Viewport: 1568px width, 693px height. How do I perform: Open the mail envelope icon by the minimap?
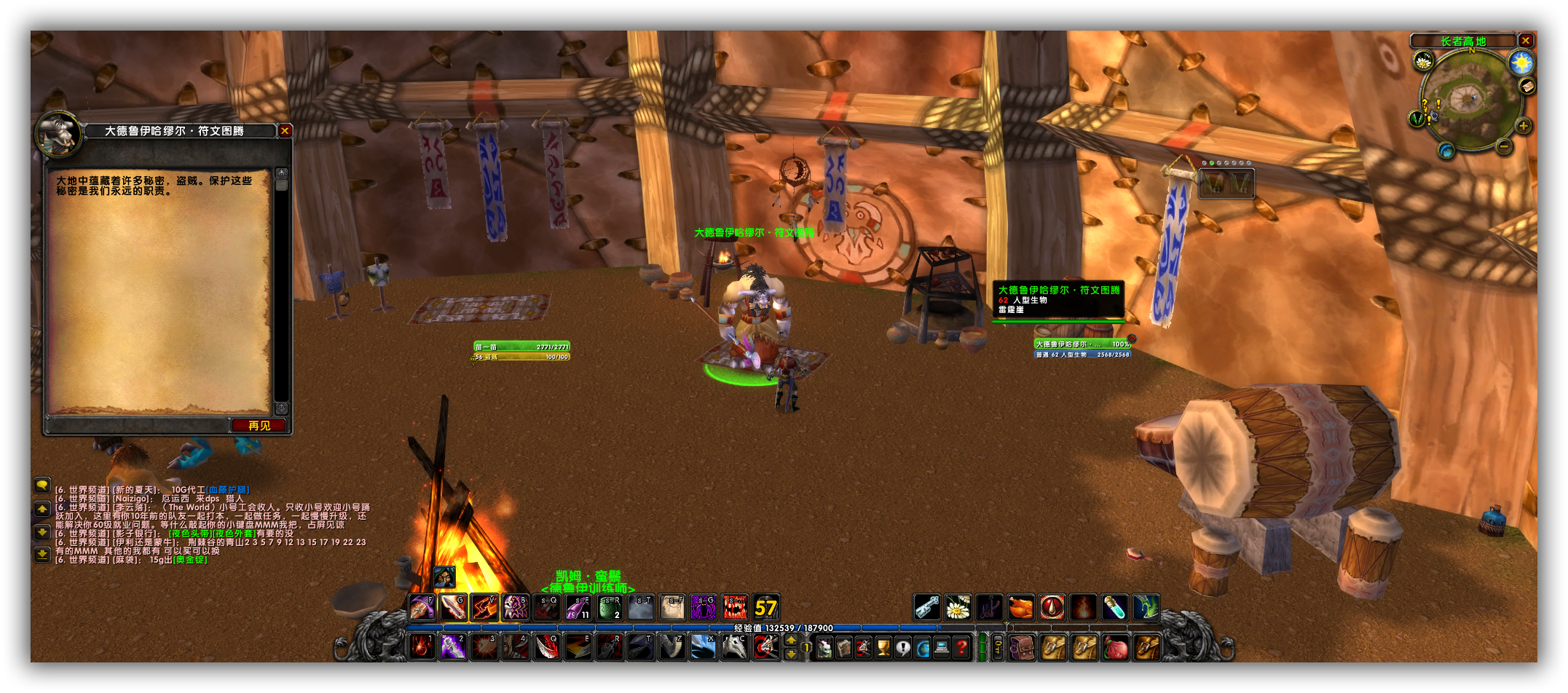click(x=1527, y=87)
